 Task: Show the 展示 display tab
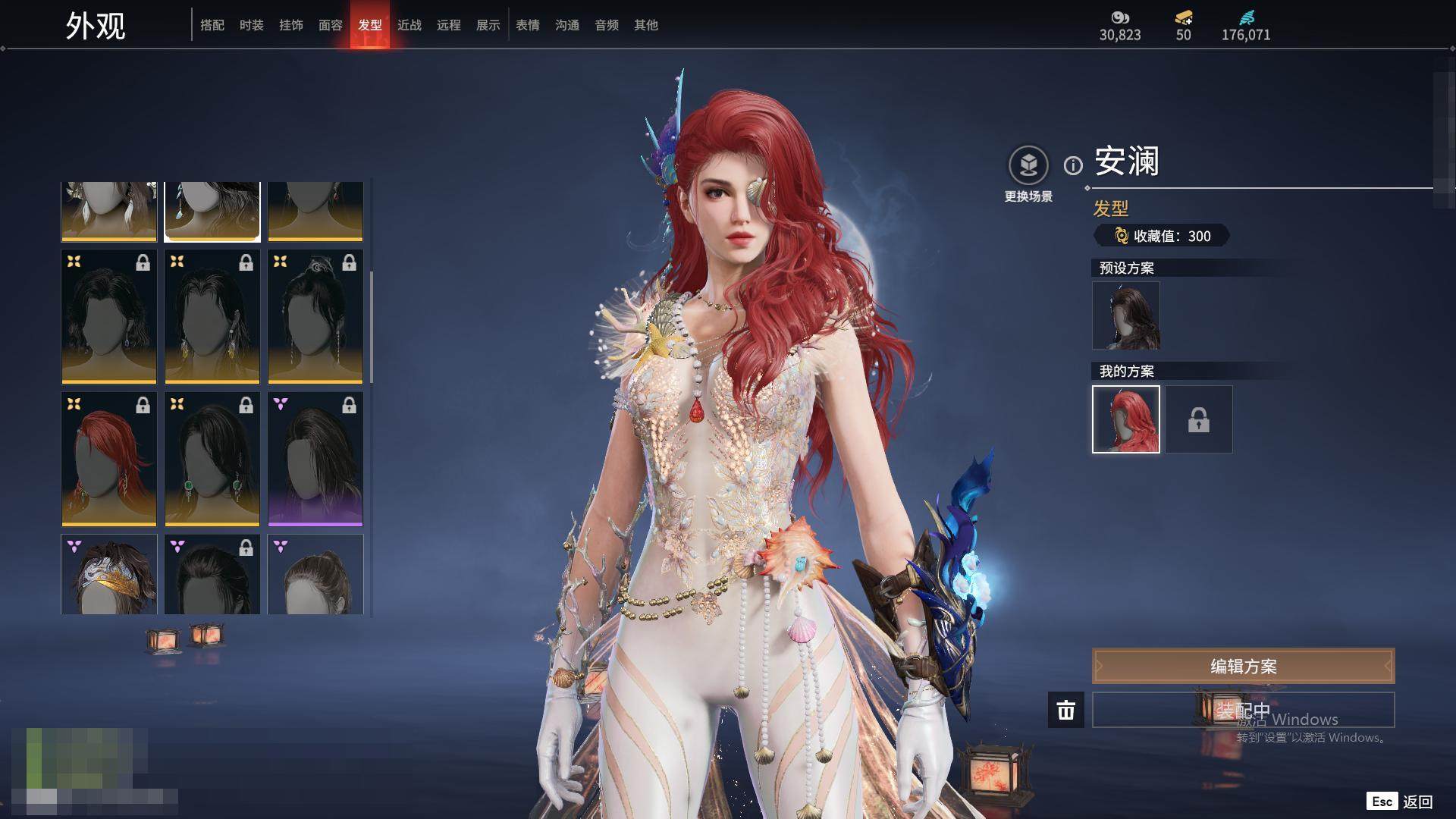[488, 25]
